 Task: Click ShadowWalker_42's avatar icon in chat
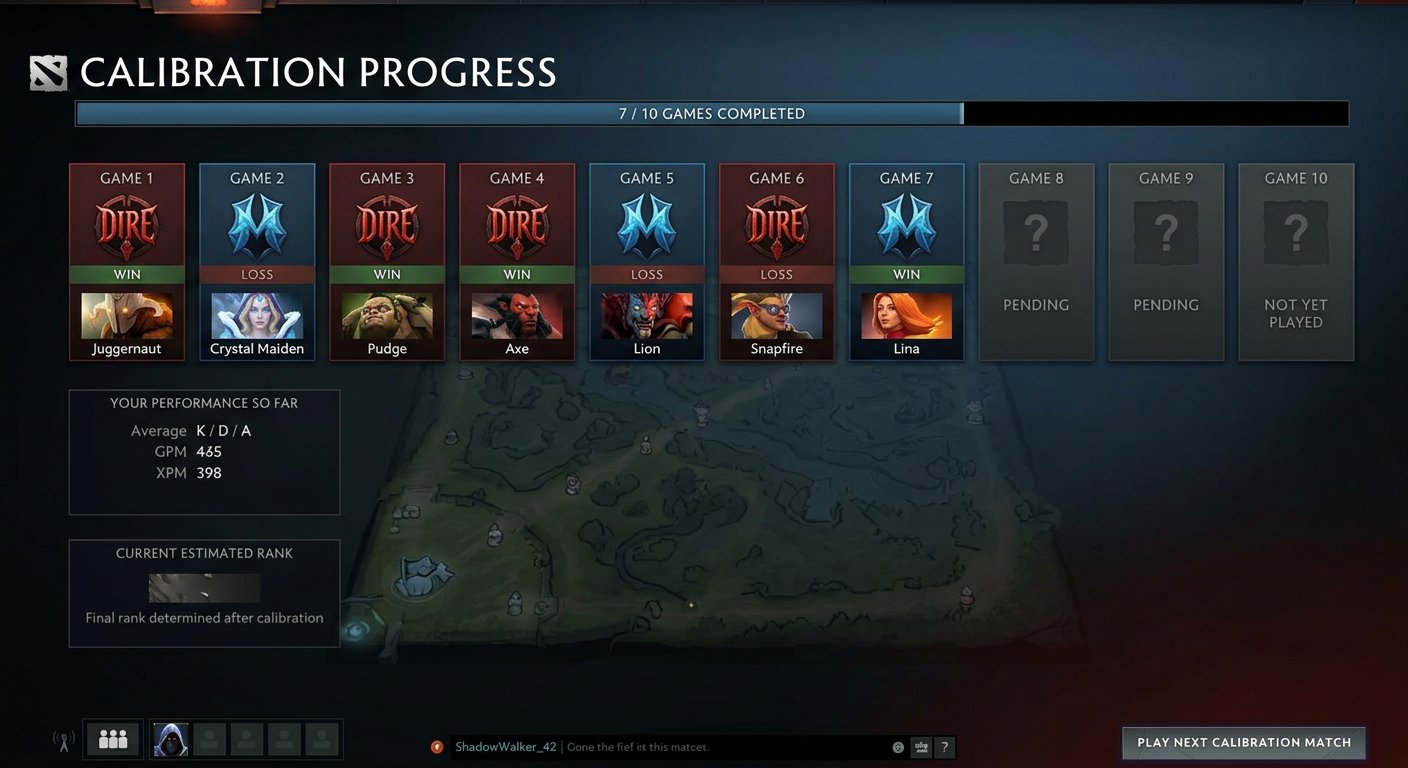click(437, 747)
